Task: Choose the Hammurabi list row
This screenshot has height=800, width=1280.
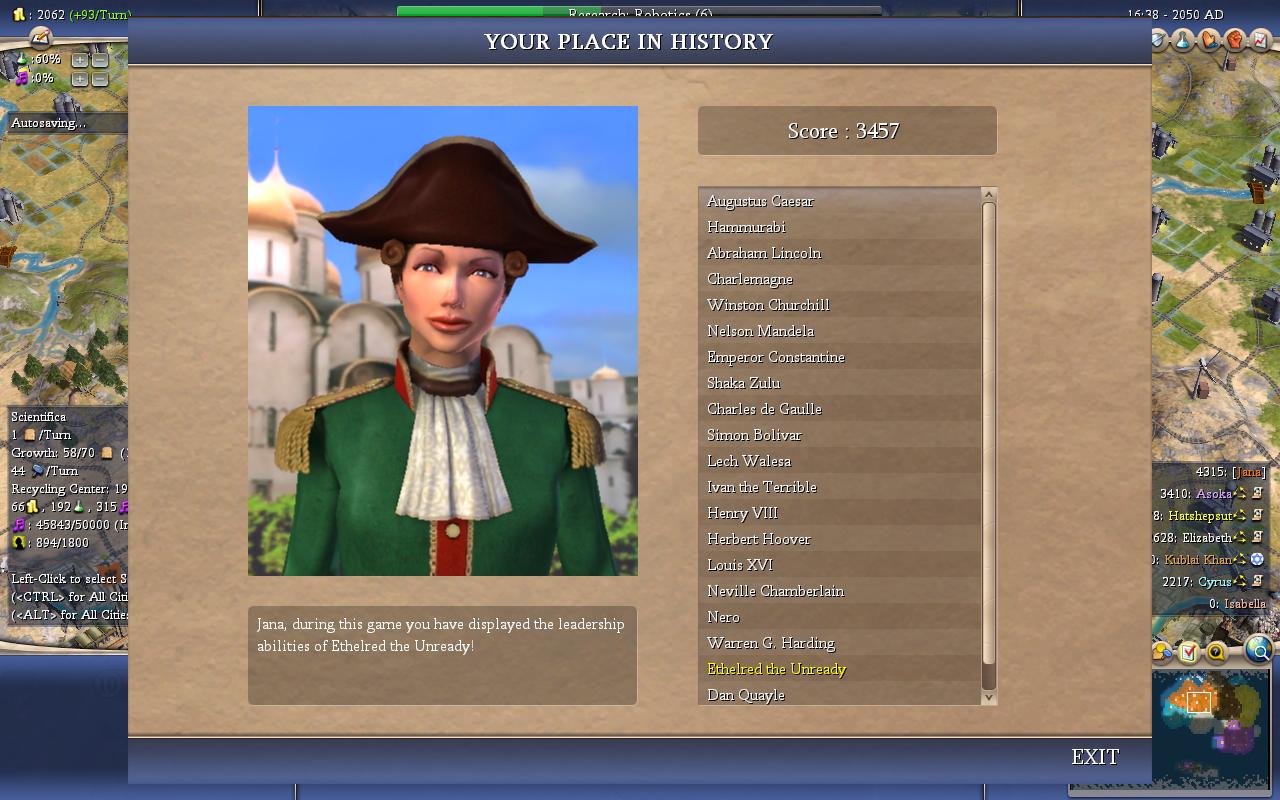Action: (x=746, y=227)
